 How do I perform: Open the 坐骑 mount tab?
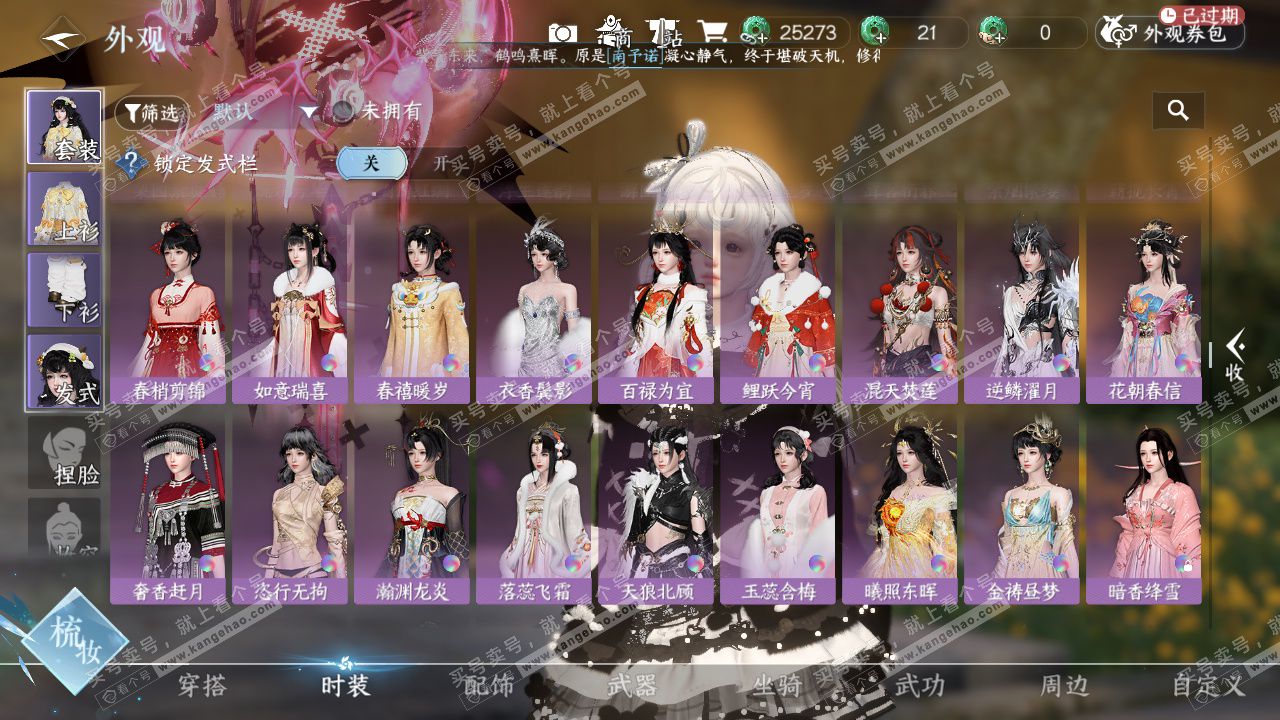(776, 686)
